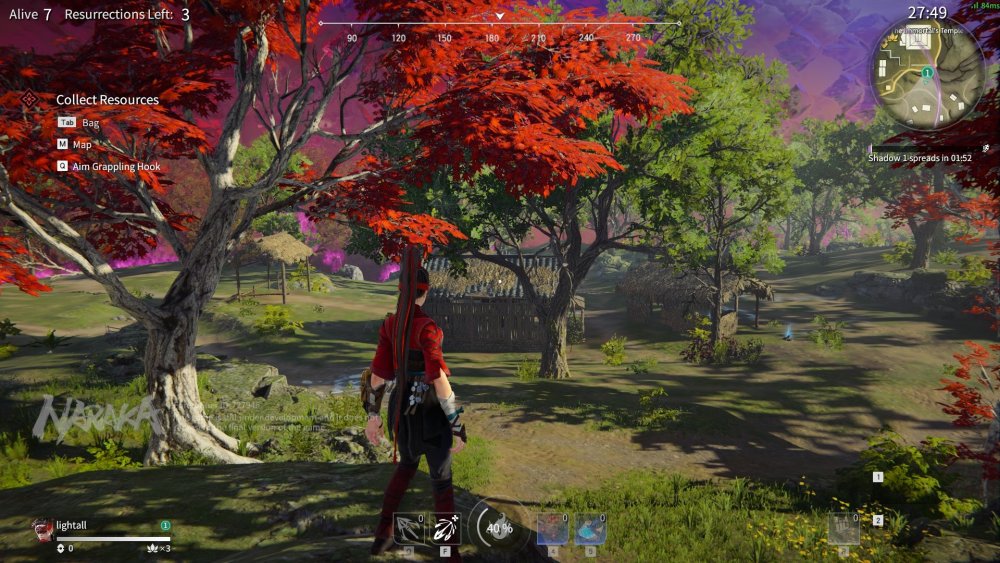Click the green player marker on the minimap
The height and width of the screenshot is (563, 1000).
[927, 73]
